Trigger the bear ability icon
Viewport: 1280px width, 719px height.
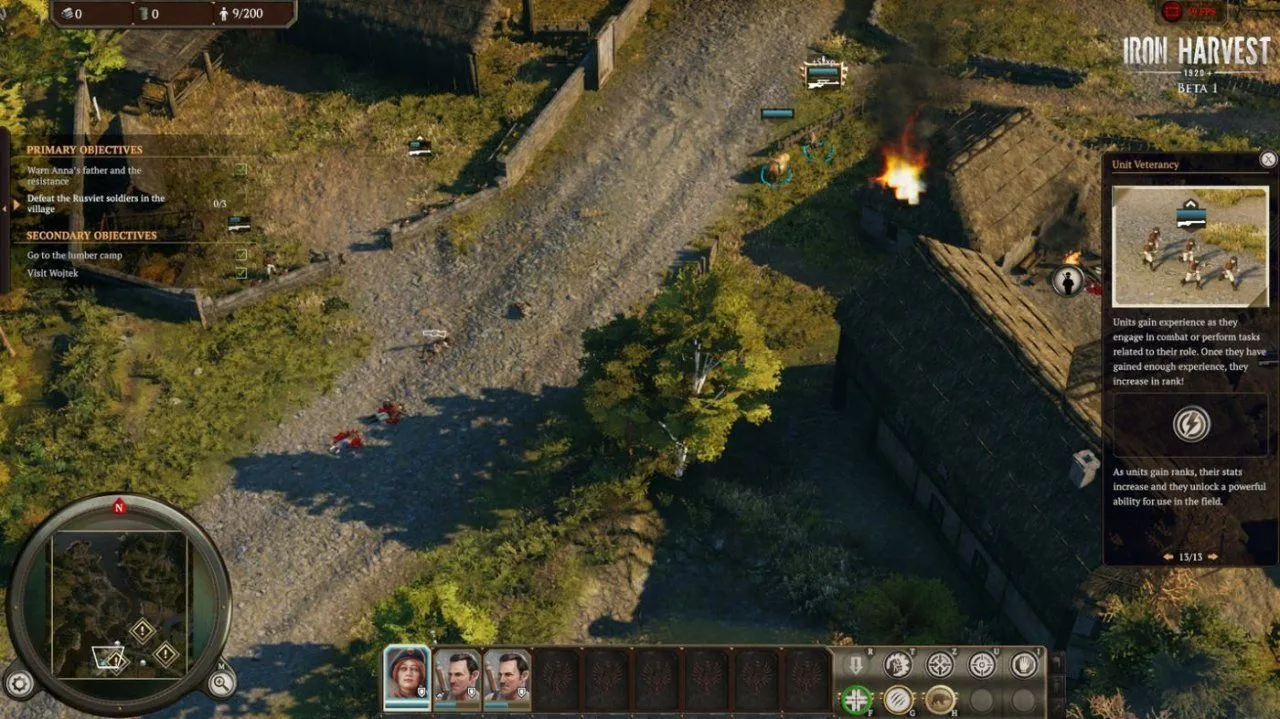[940, 699]
